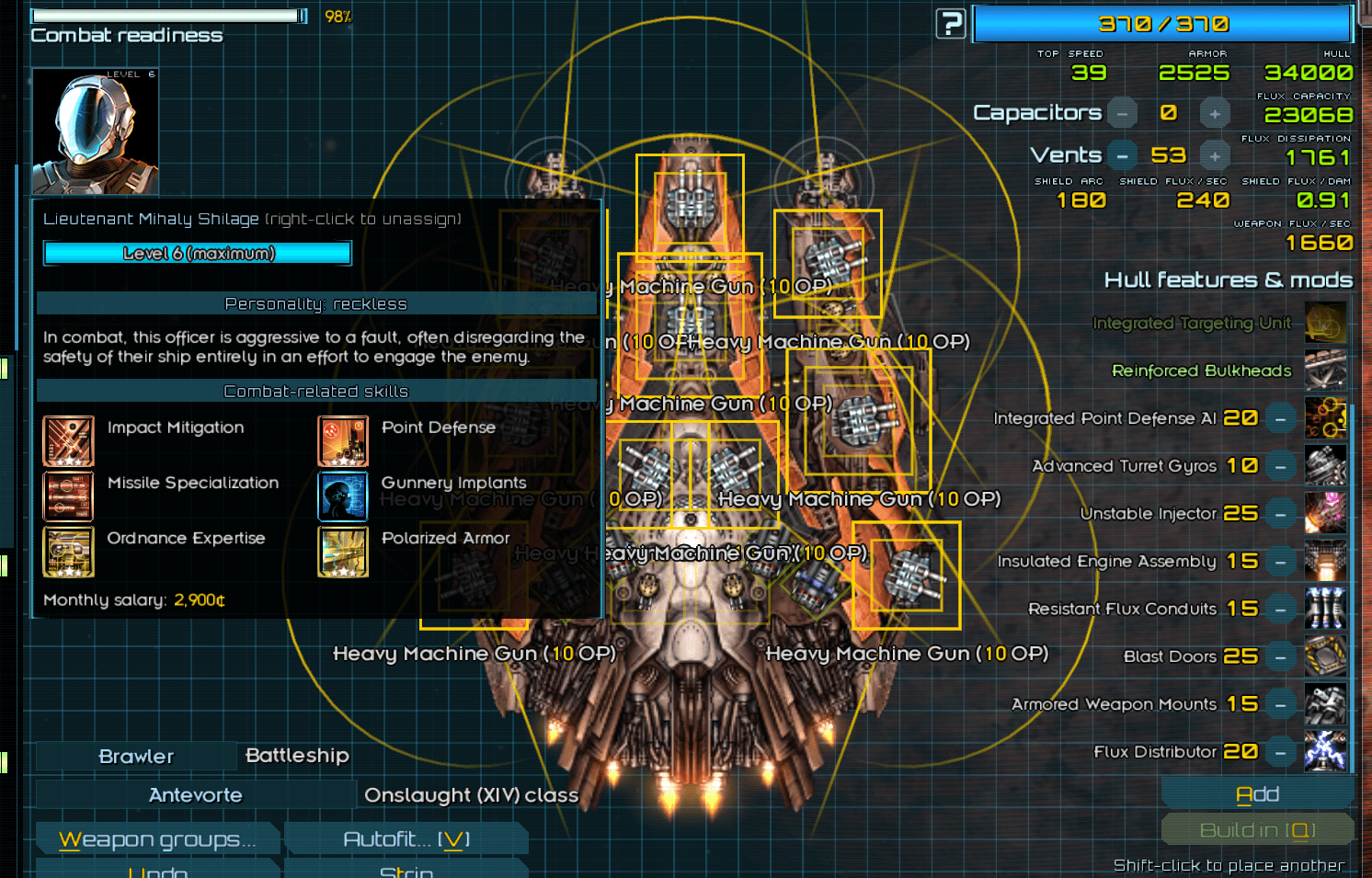Select the Impact Mitigation skill icon
The image size is (1372, 878).
tap(68, 440)
